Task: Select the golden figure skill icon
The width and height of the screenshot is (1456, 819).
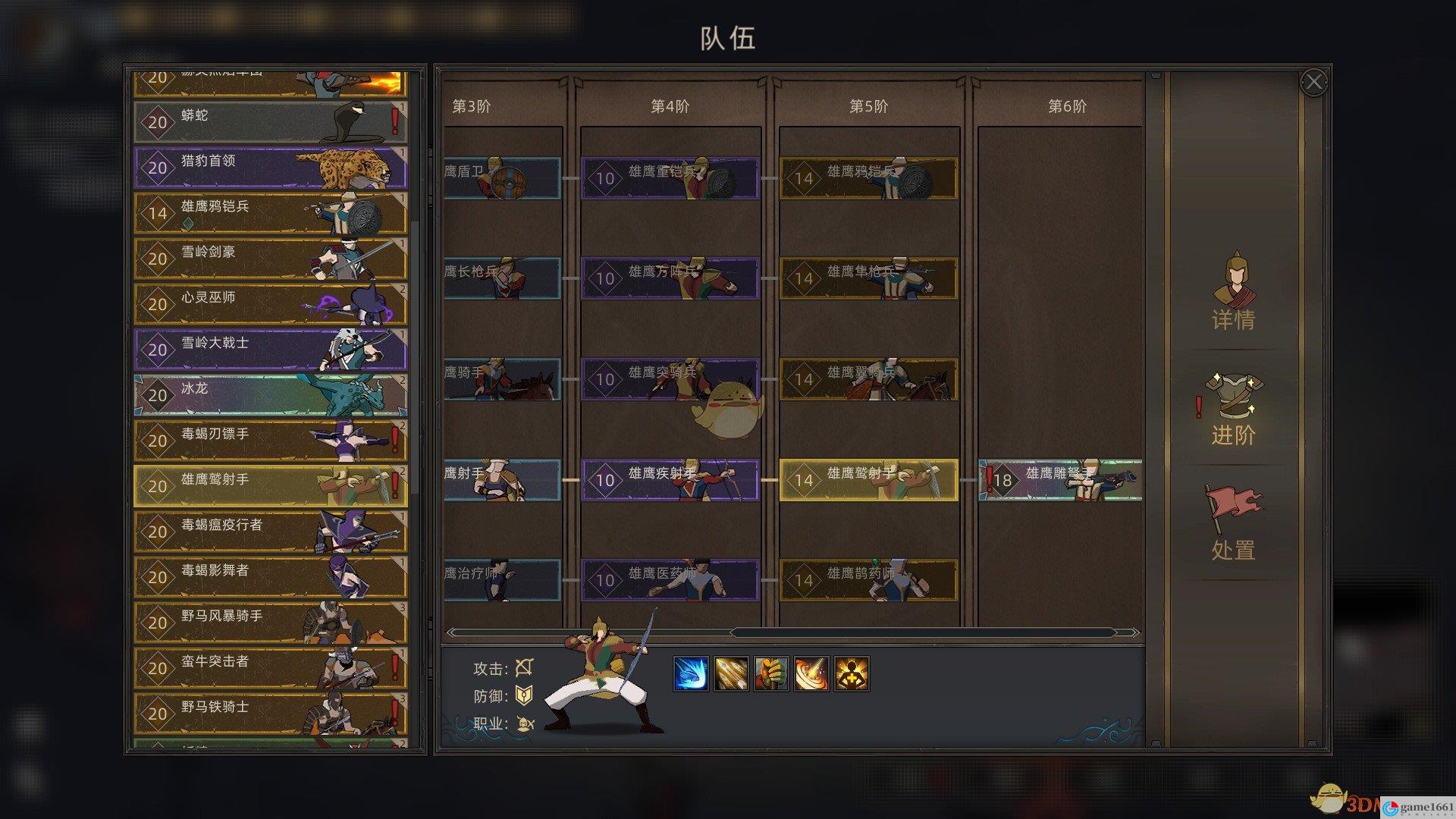Action: [852, 673]
